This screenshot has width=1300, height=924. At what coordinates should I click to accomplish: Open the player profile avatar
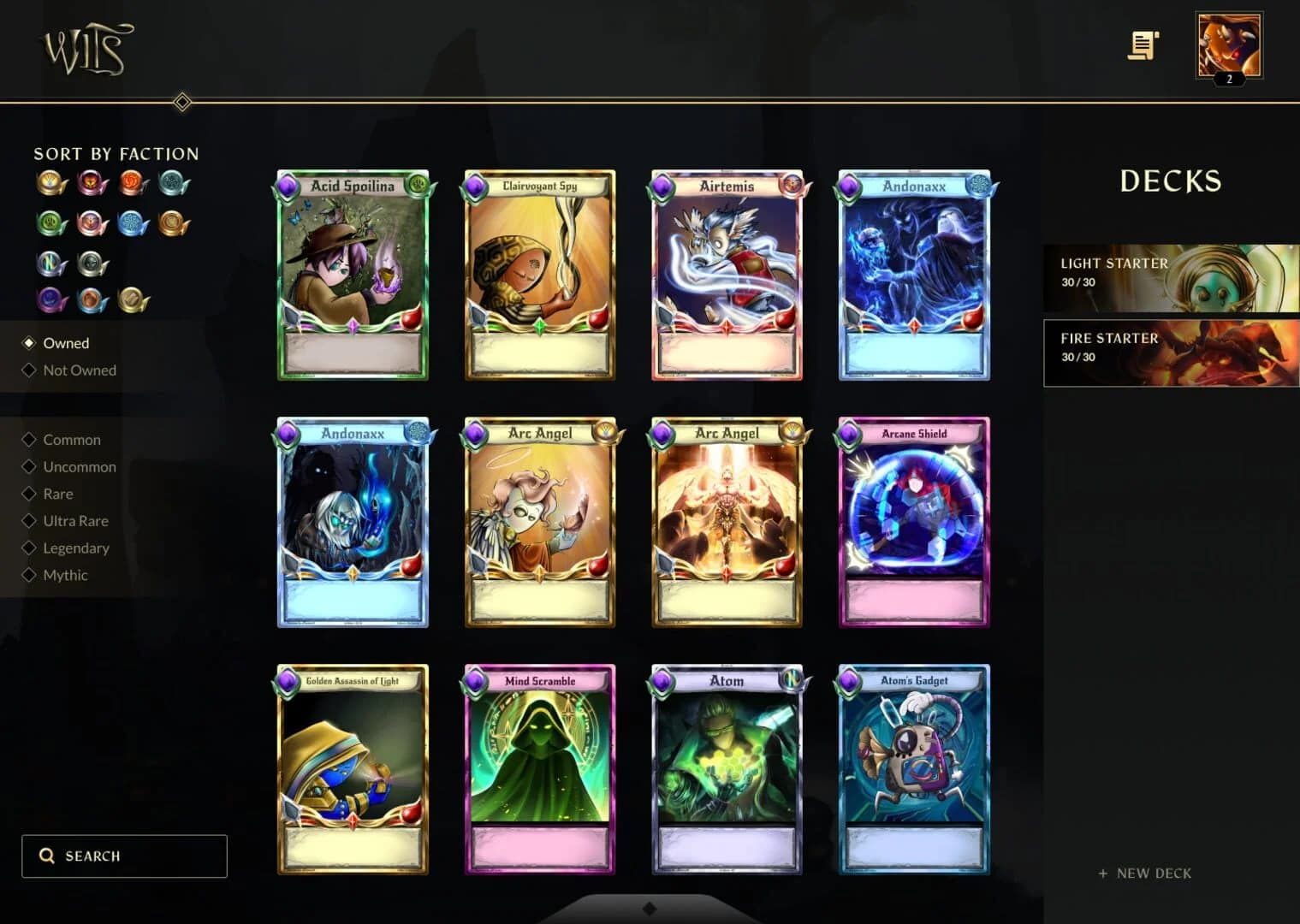[1228, 44]
